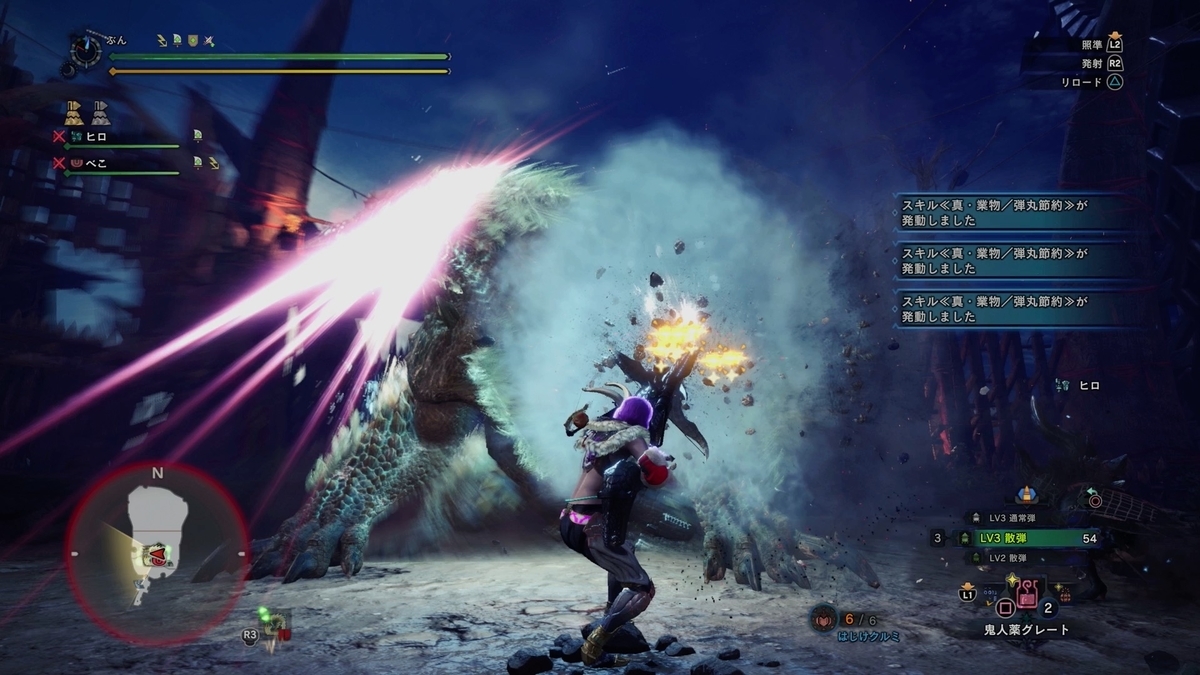Click the gold faint-counter icon above party list

(x=74, y=110)
